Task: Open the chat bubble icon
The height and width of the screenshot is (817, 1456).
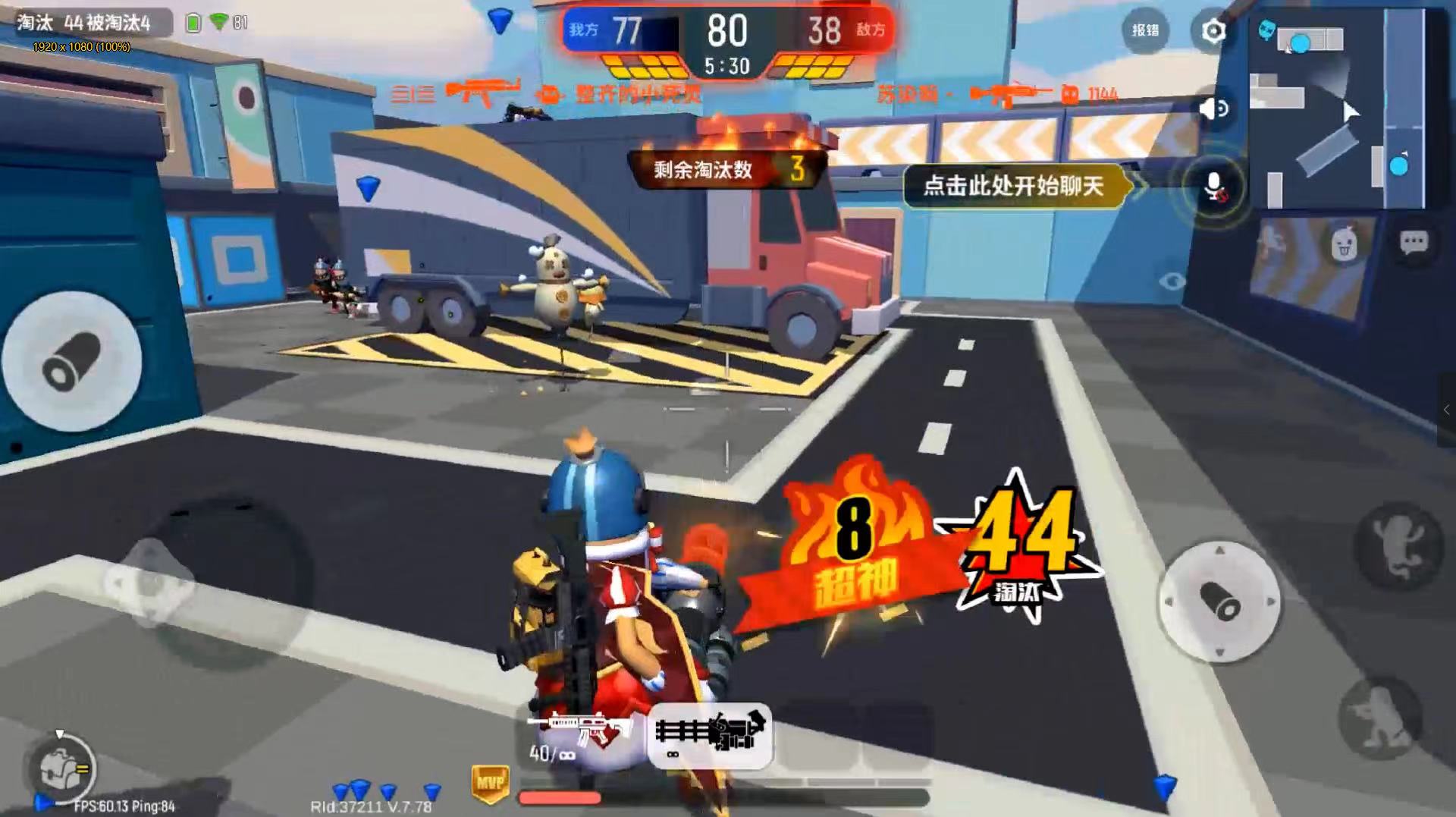Action: click(x=1414, y=243)
